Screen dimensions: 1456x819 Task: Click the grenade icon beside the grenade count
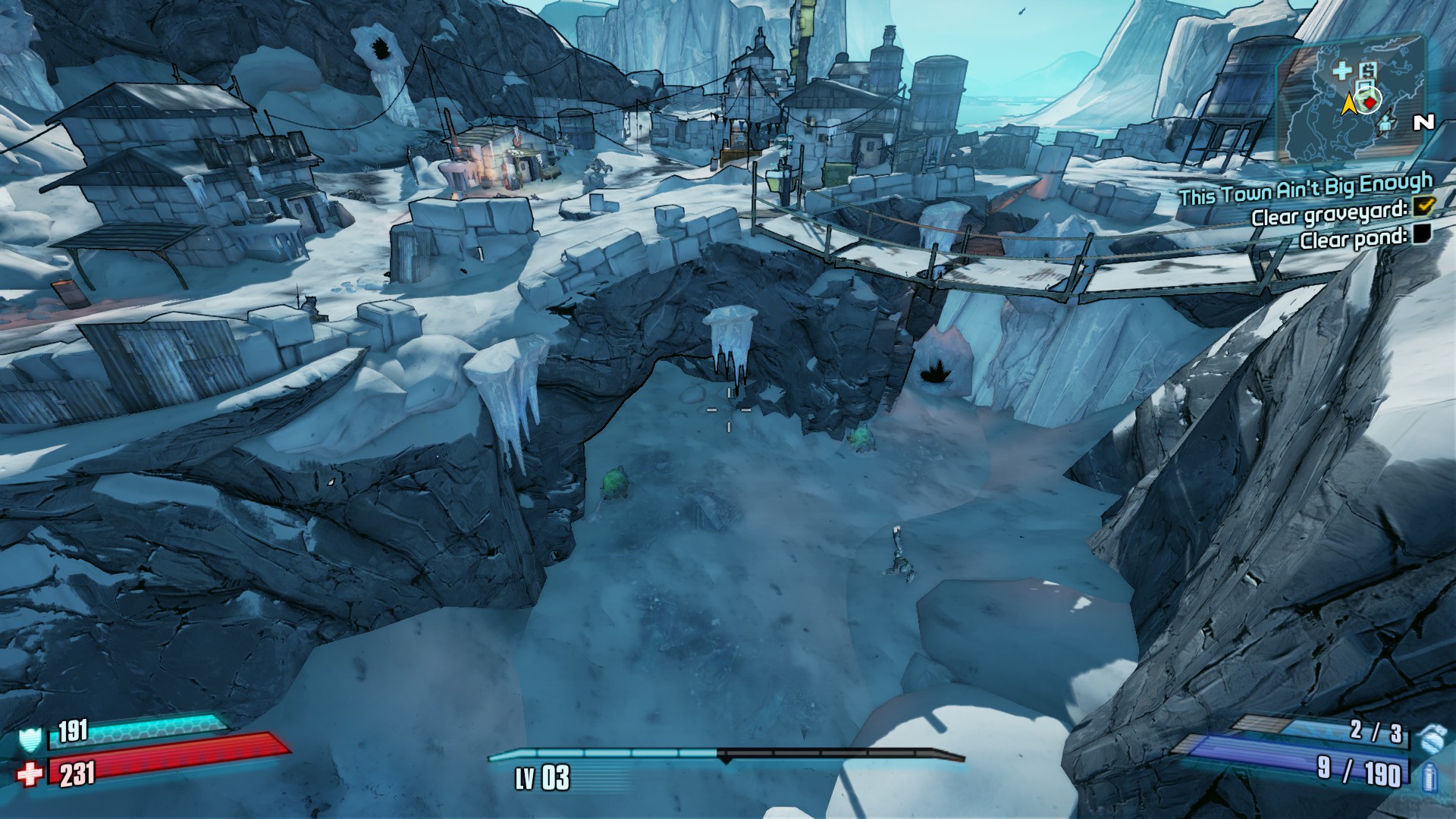(x=1430, y=733)
